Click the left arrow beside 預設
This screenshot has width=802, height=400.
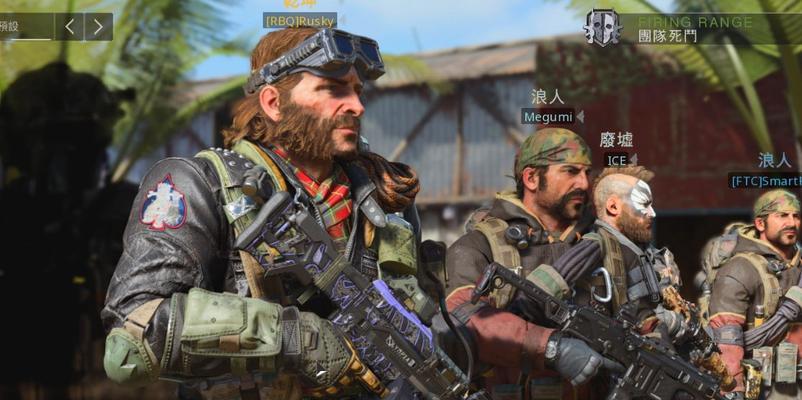click(68, 26)
